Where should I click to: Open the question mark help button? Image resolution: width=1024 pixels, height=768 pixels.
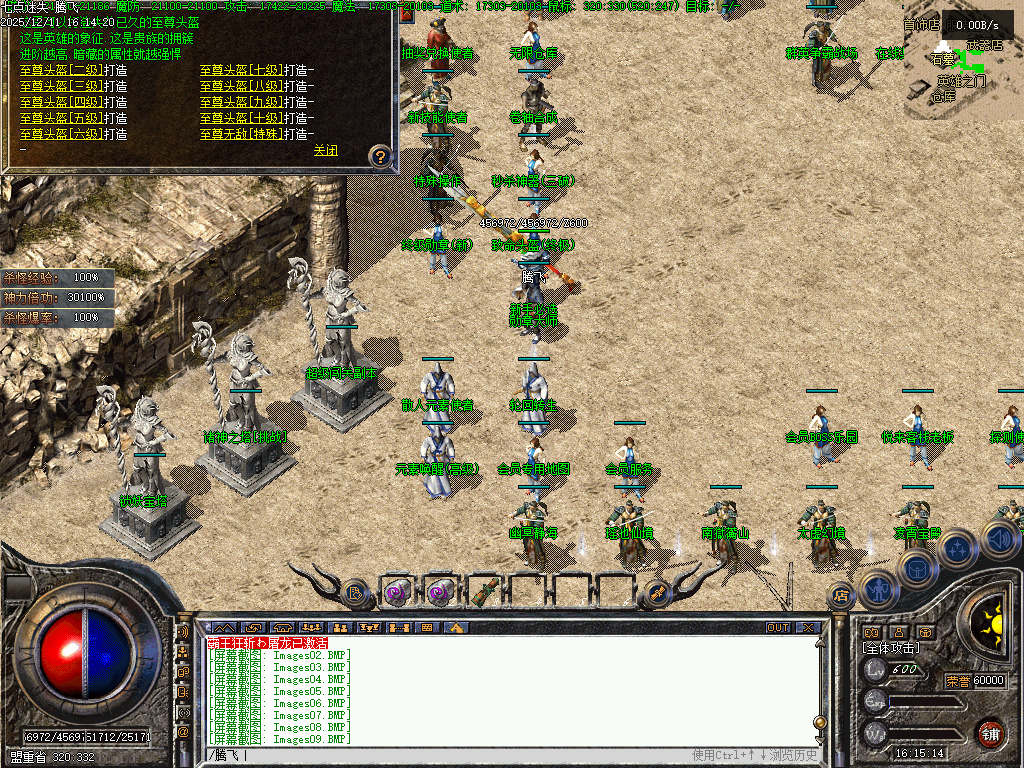pyautogui.click(x=379, y=156)
